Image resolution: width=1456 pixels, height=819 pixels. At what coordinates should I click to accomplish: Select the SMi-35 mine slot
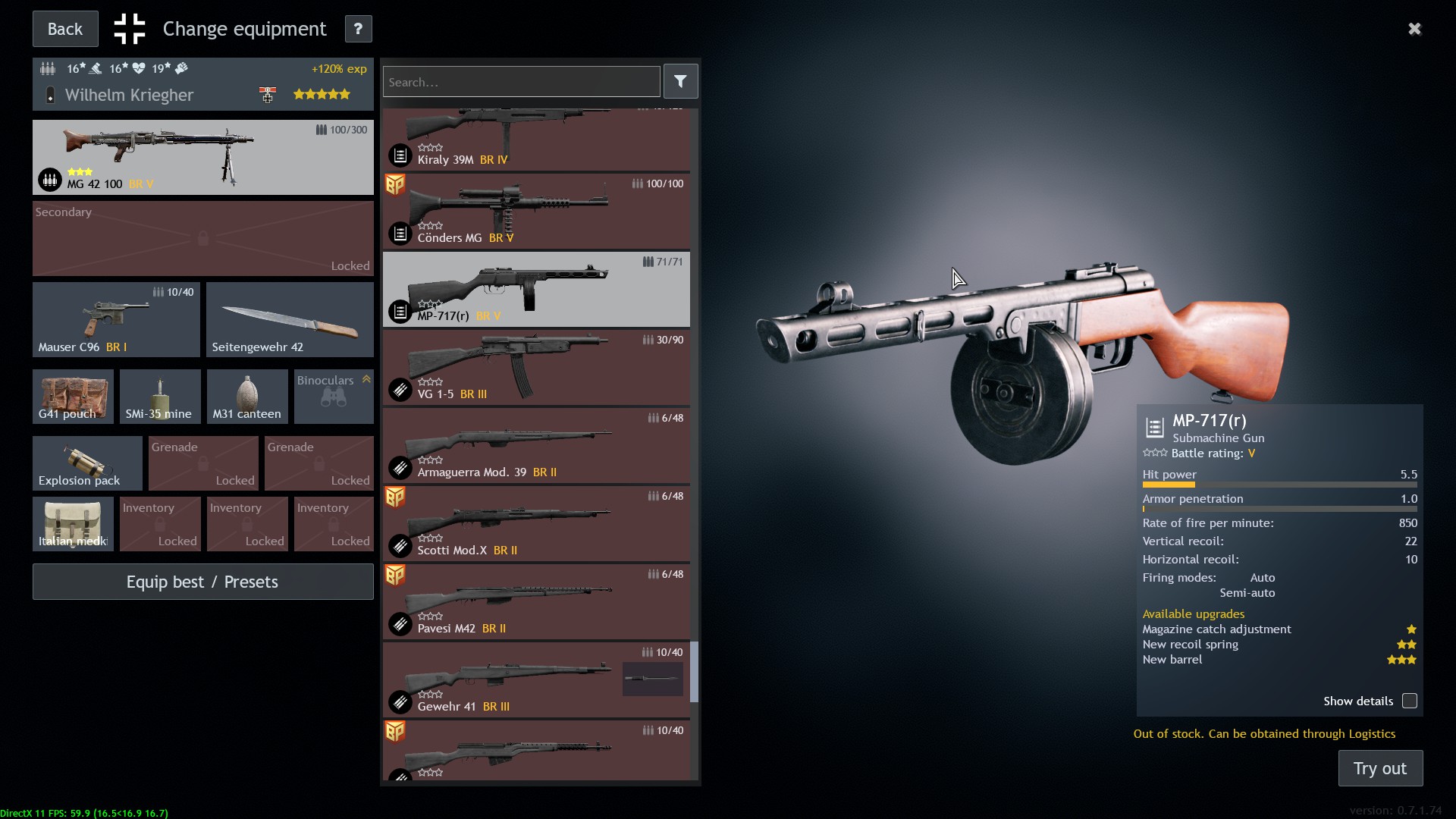pyautogui.click(x=160, y=396)
